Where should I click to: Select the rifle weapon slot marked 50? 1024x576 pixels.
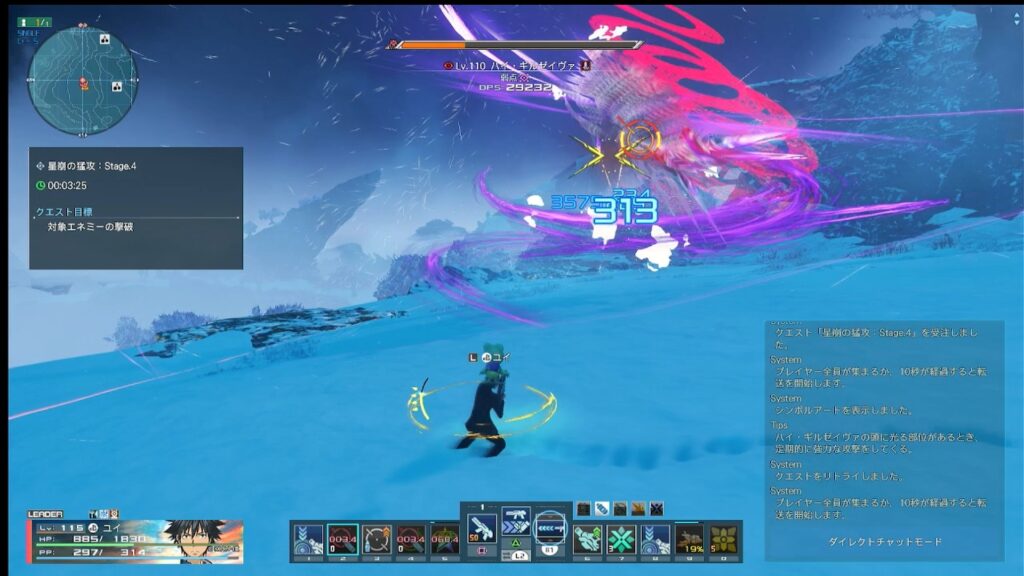(x=481, y=529)
